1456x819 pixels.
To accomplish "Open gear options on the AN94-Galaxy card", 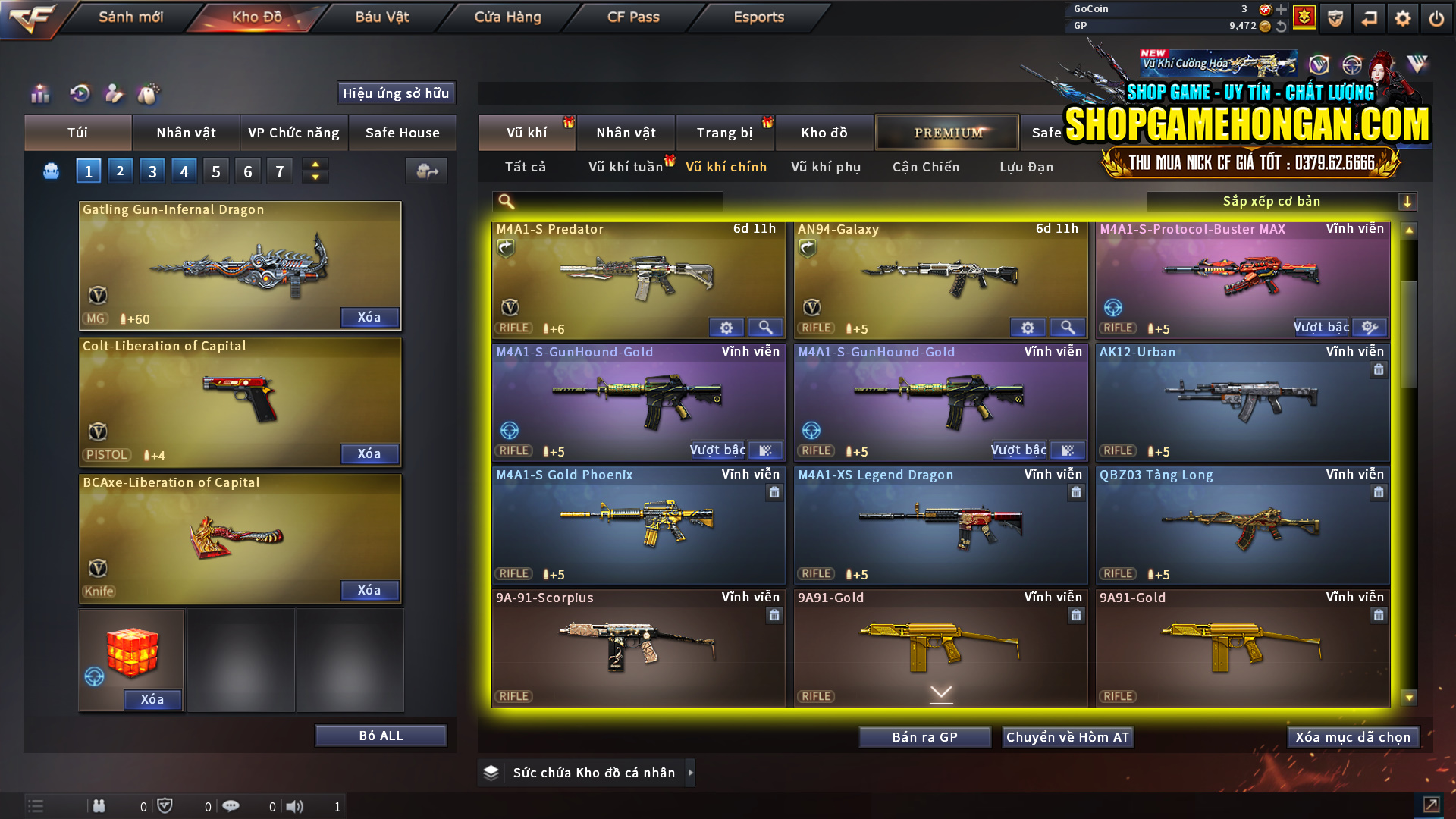I will point(1028,328).
